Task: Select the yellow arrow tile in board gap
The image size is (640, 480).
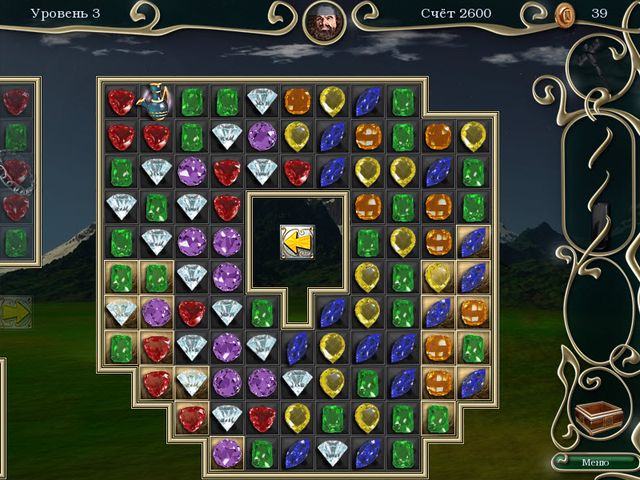Action: coord(297,242)
